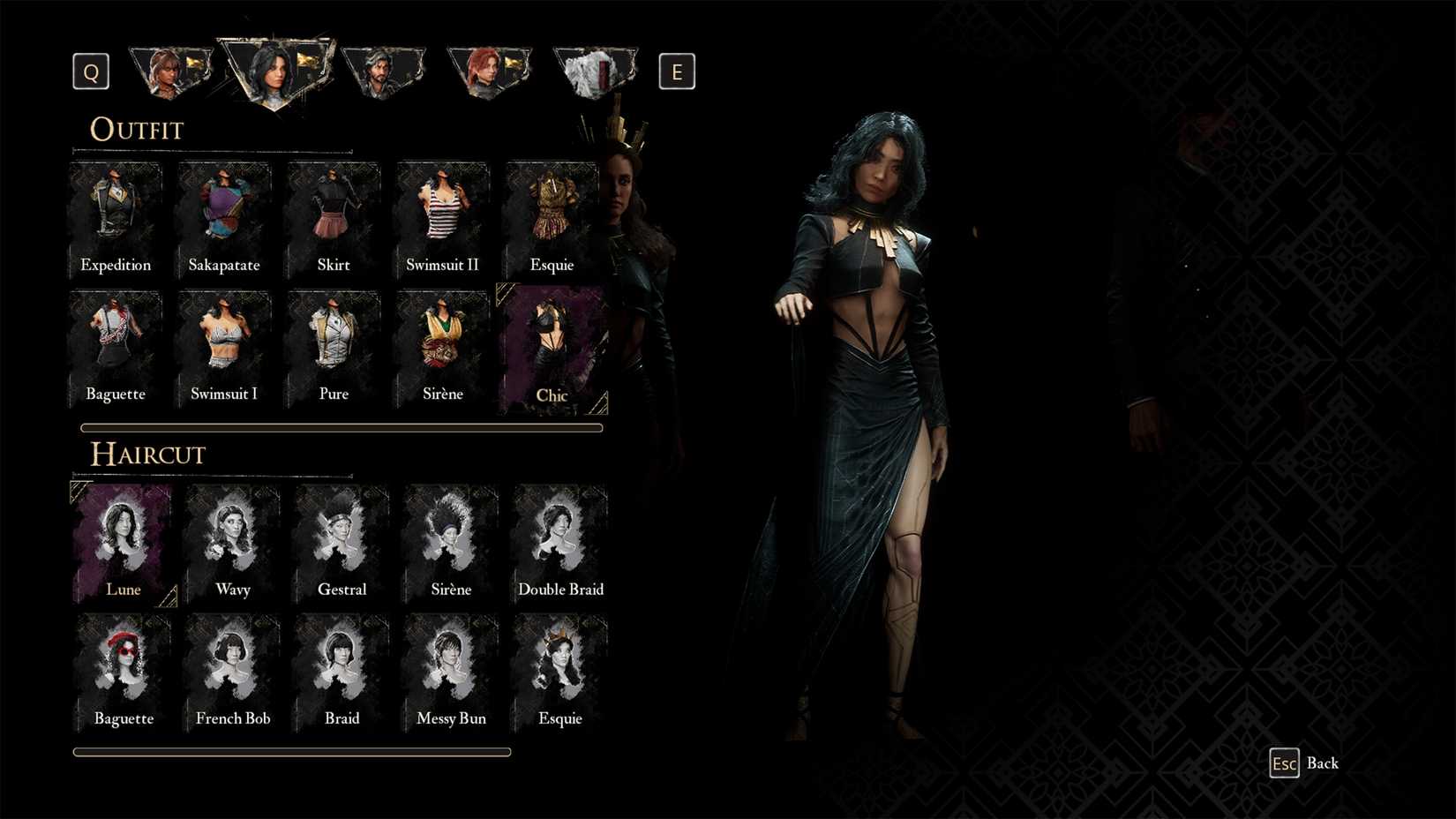Click the E next-character button

tap(677, 71)
